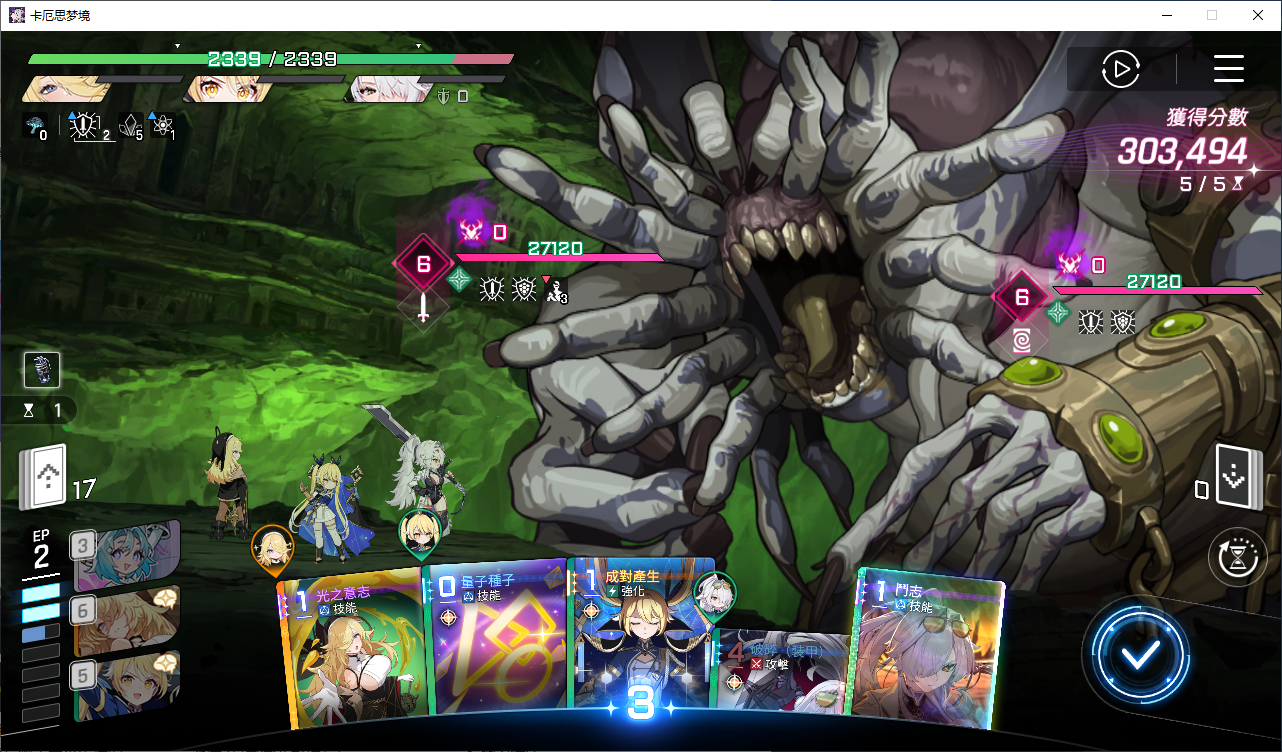1282x752 pixels.
Task: Click the hourglass turn button
Action: [1237, 557]
